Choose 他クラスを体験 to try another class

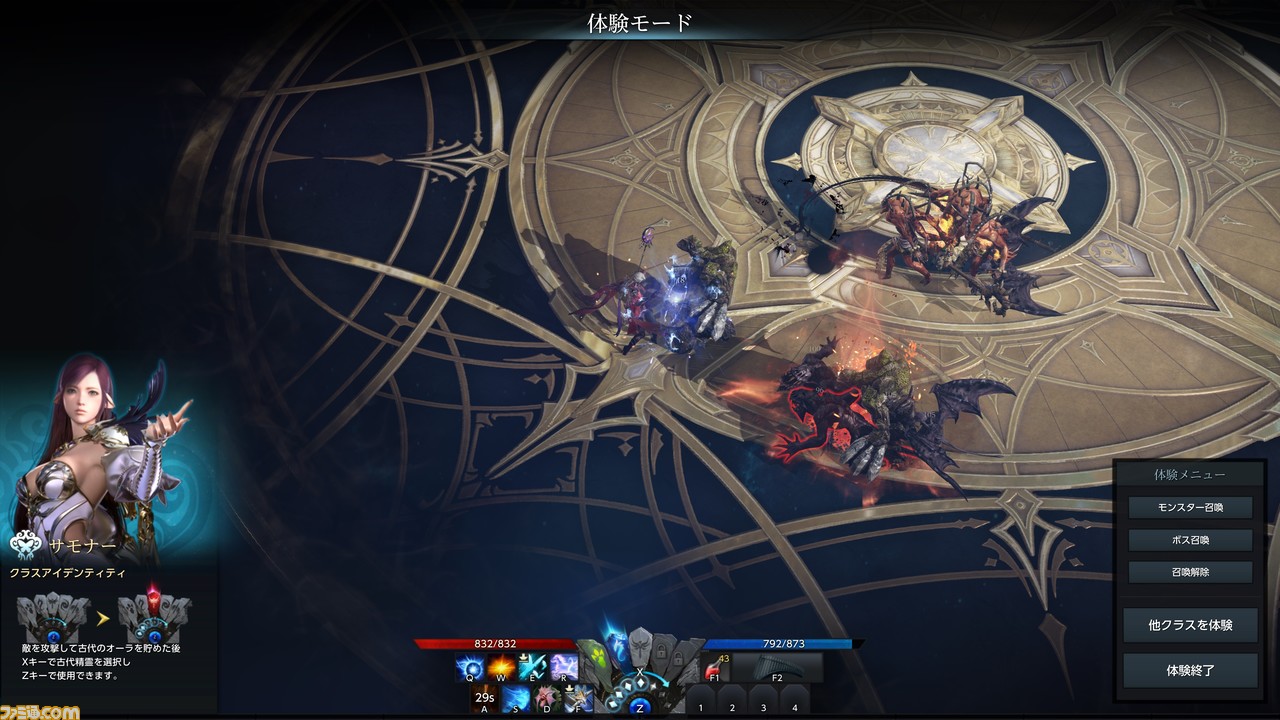pyautogui.click(x=1190, y=625)
